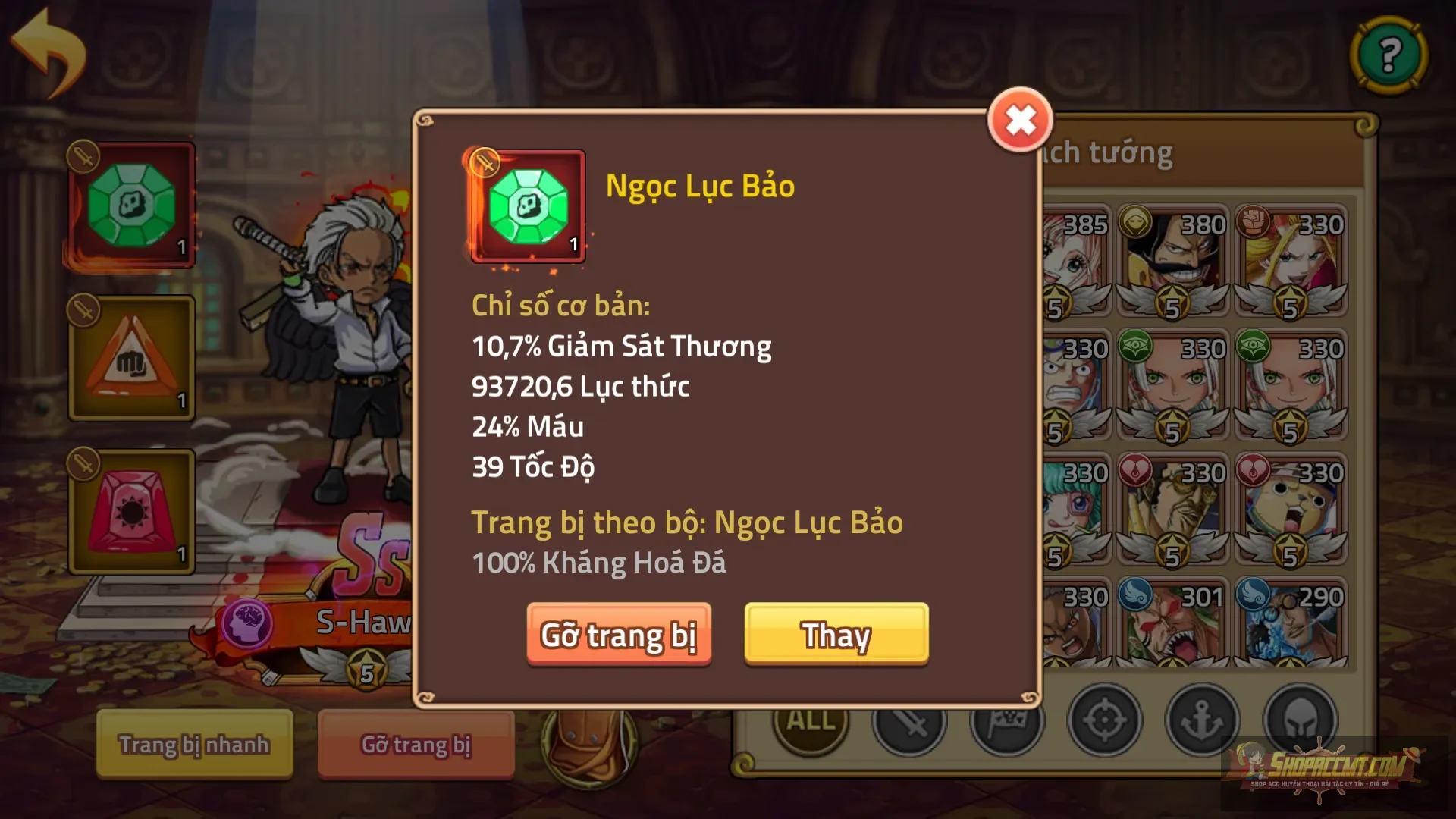Click the Ngọc Lục Bảo item icon in dialog
This screenshot has width=1456, height=819.
pos(529,206)
